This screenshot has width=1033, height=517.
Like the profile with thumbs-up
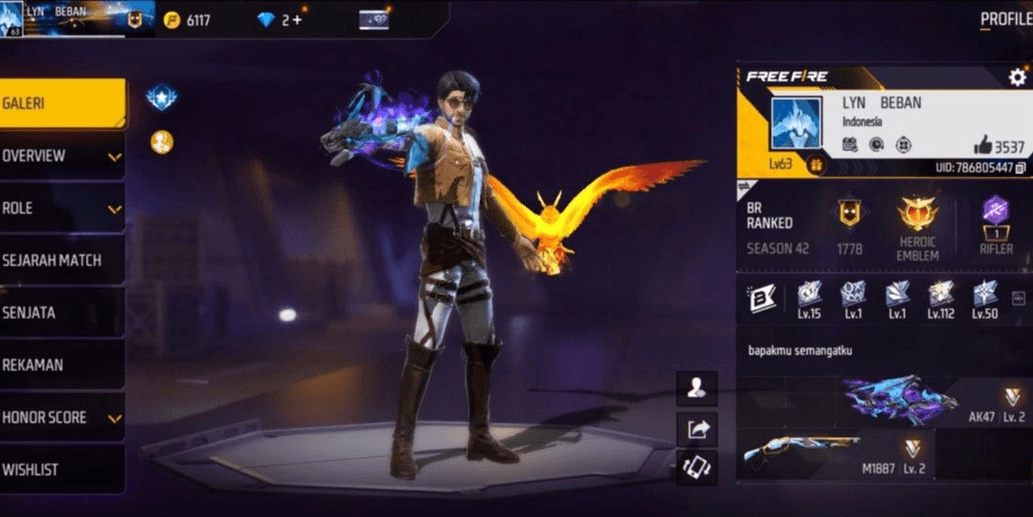pyautogui.click(x=982, y=146)
